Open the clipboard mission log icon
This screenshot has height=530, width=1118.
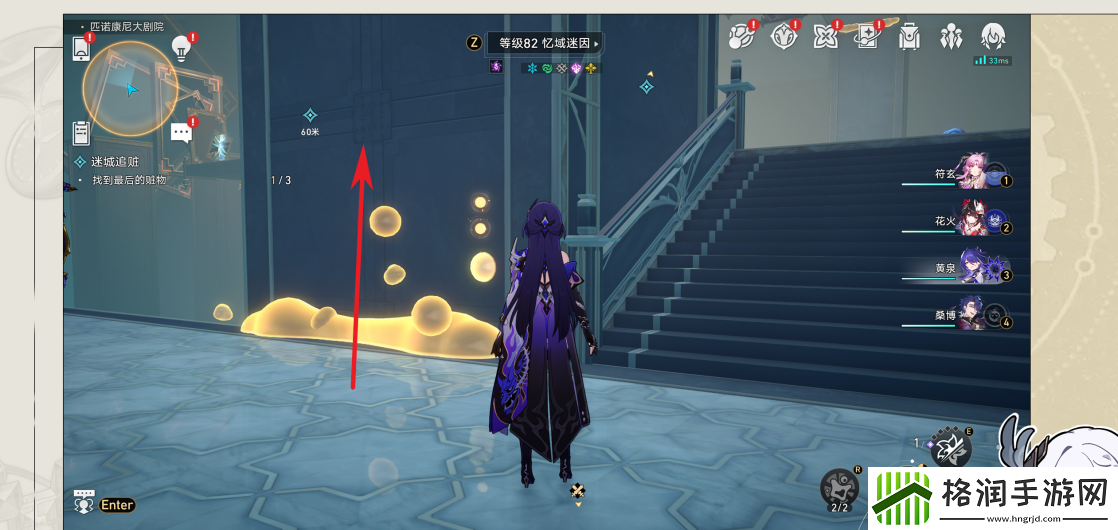(x=82, y=132)
